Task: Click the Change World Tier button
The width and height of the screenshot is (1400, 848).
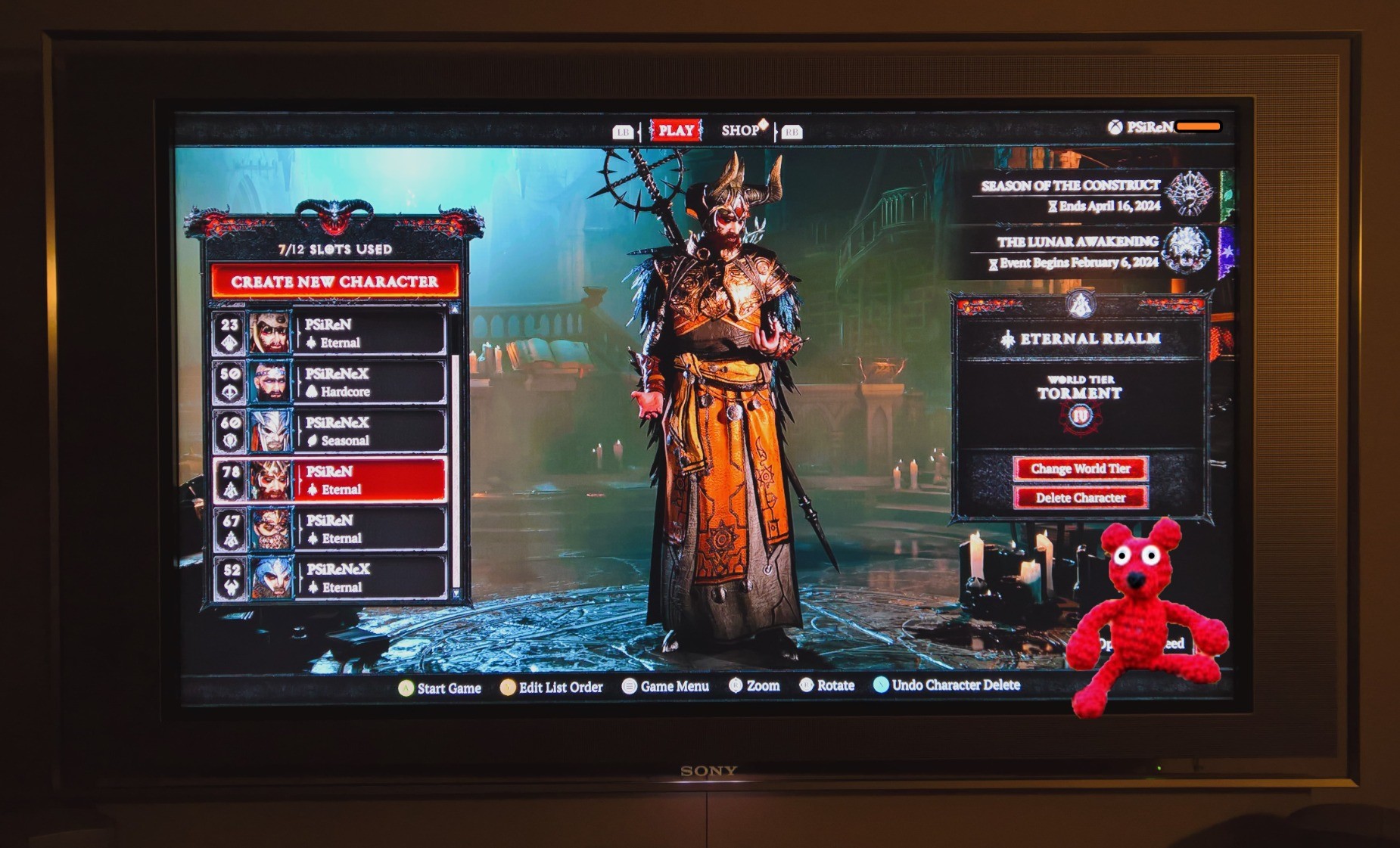Action: tap(1080, 469)
